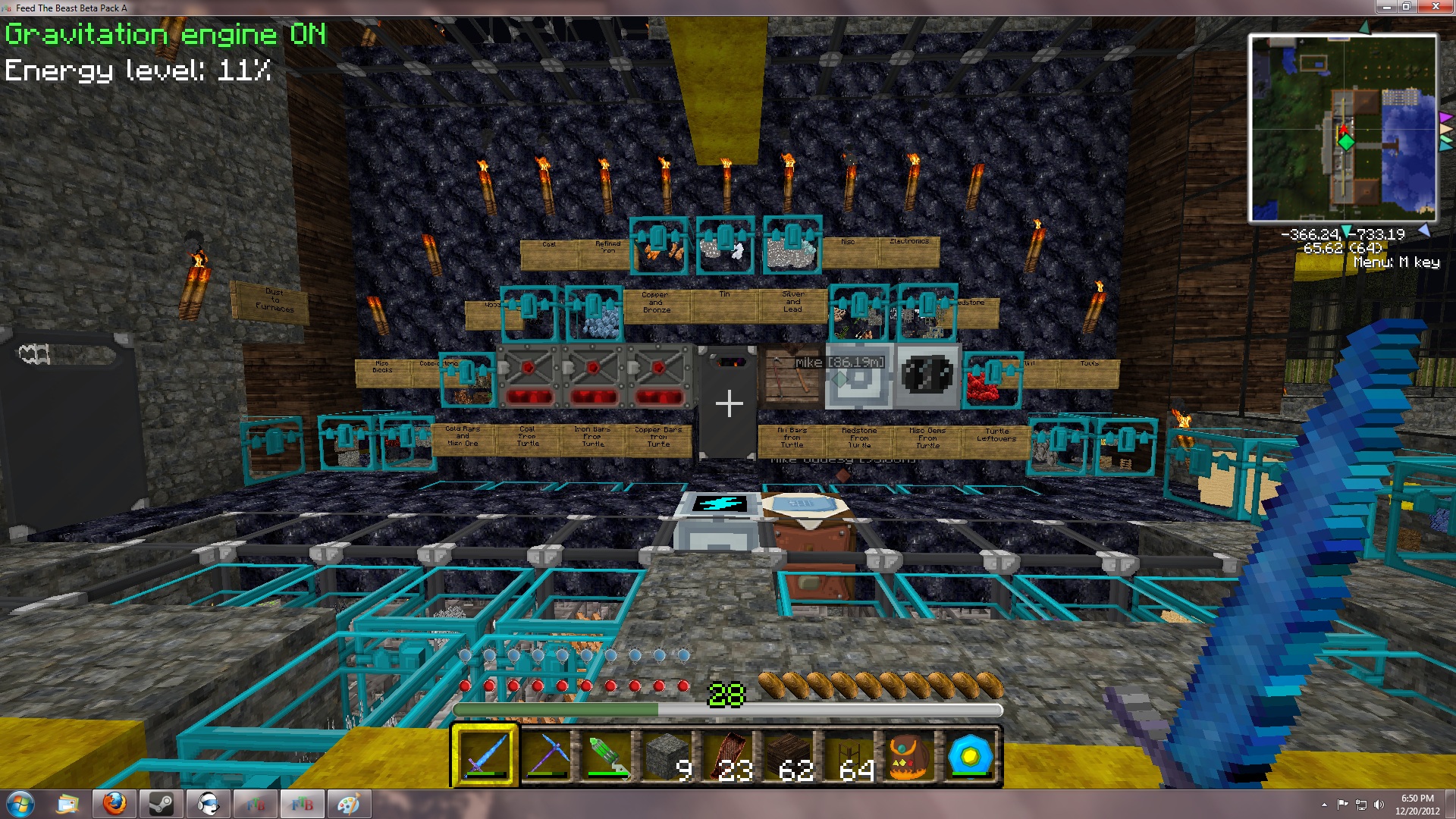Open Firefox from the taskbar
Screen dimensions: 1456x819
(x=115, y=804)
